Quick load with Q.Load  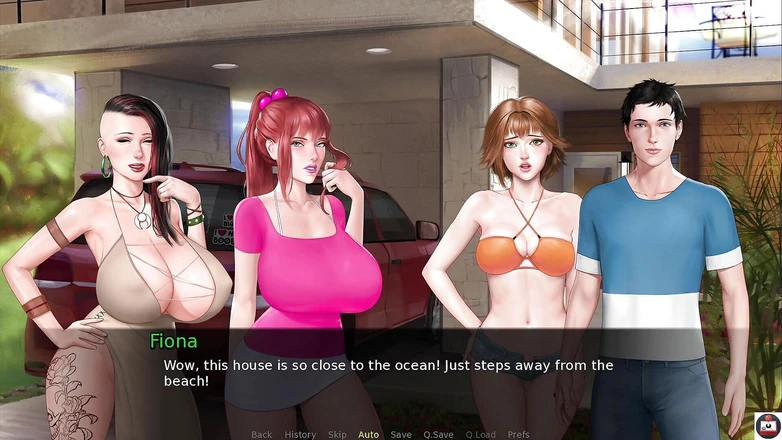pyautogui.click(x=480, y=434)
